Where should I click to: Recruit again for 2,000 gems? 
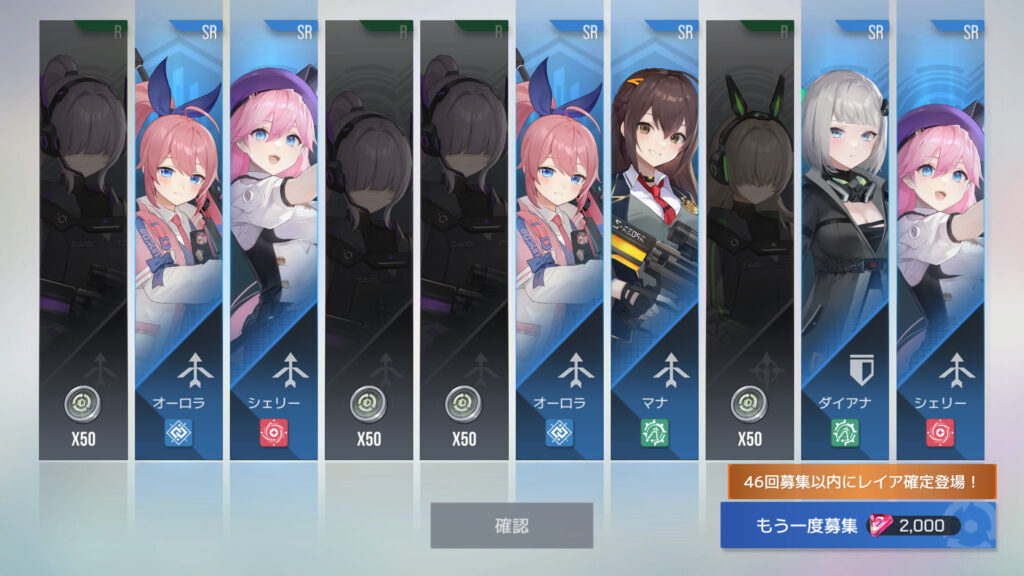click(857, 526)
